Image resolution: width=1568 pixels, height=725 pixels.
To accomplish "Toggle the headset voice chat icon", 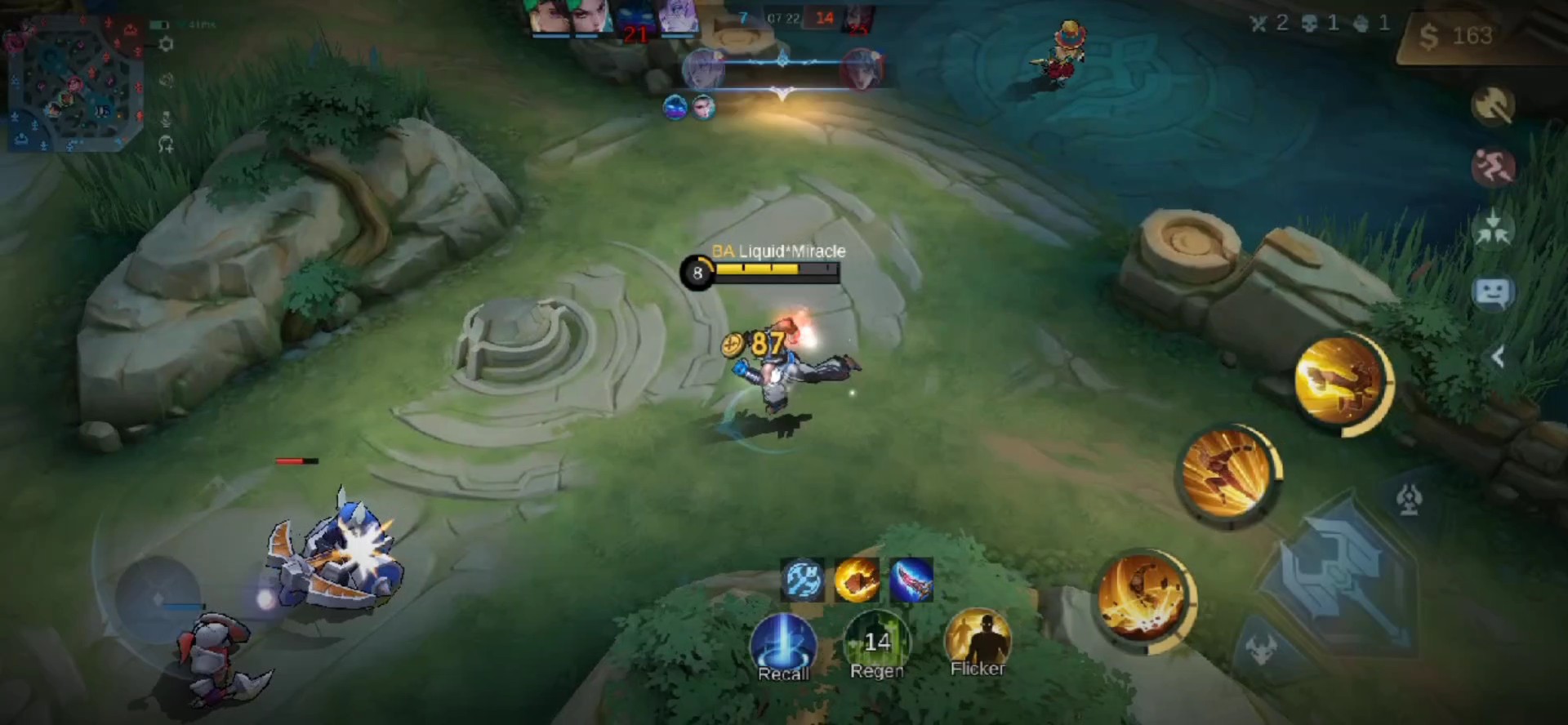I will pyautogui.click(x=166, y=145).
